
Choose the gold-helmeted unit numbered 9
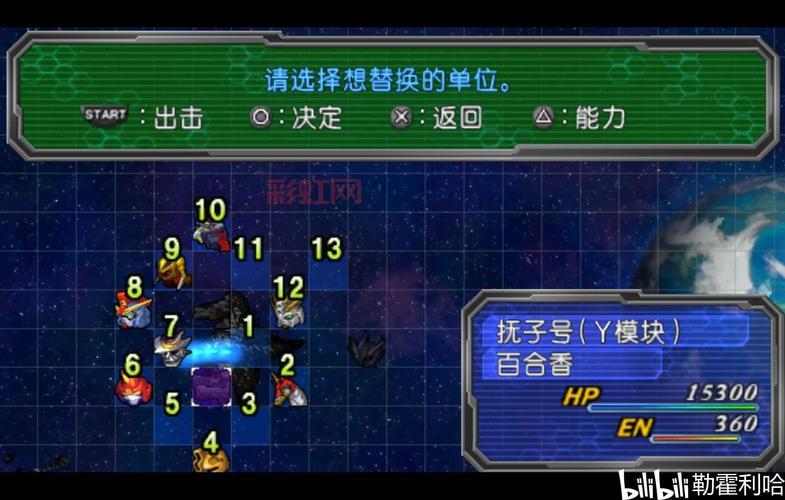173,270
